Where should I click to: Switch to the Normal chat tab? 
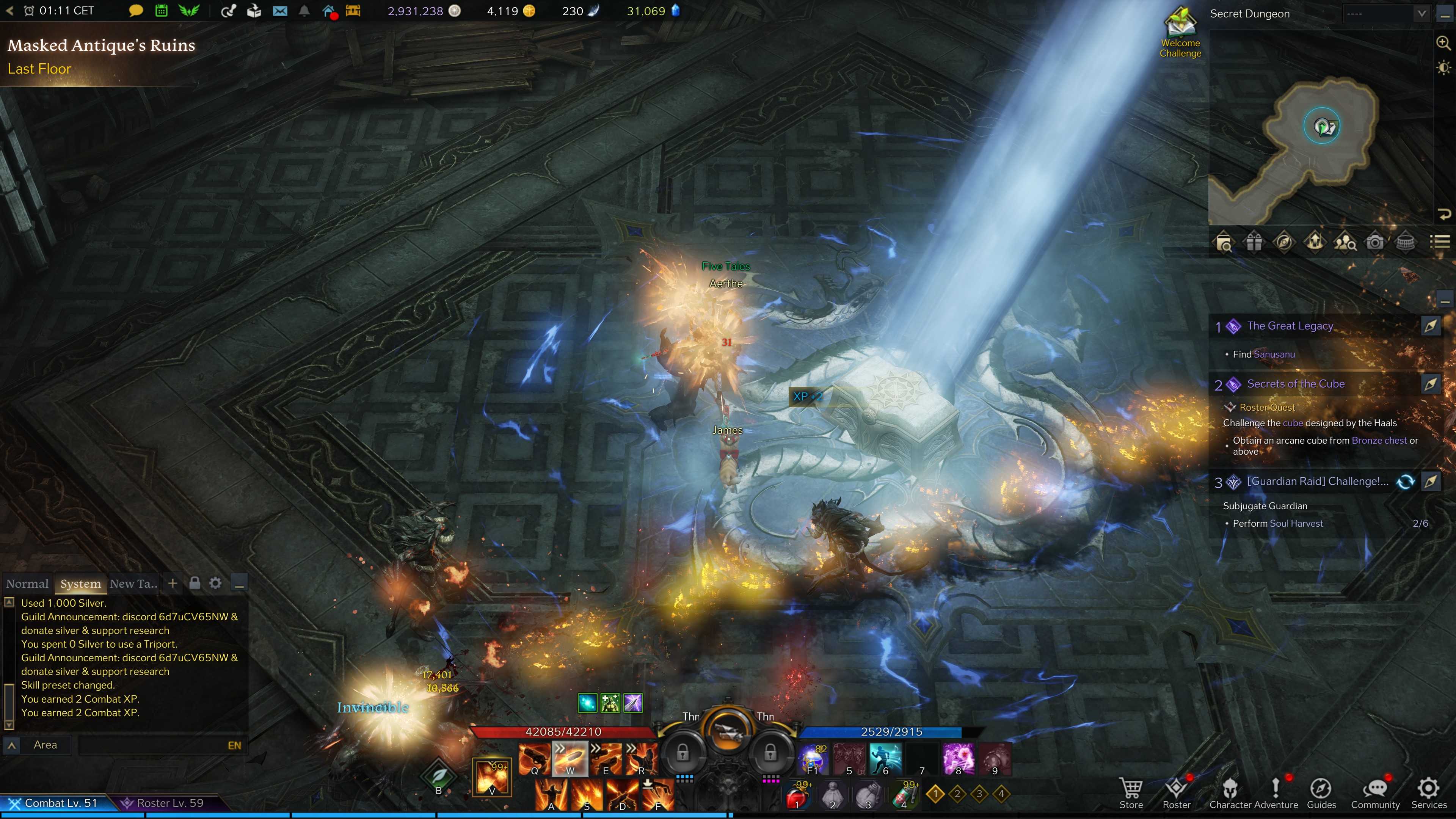pyautogui.click(x=27, y=583)
